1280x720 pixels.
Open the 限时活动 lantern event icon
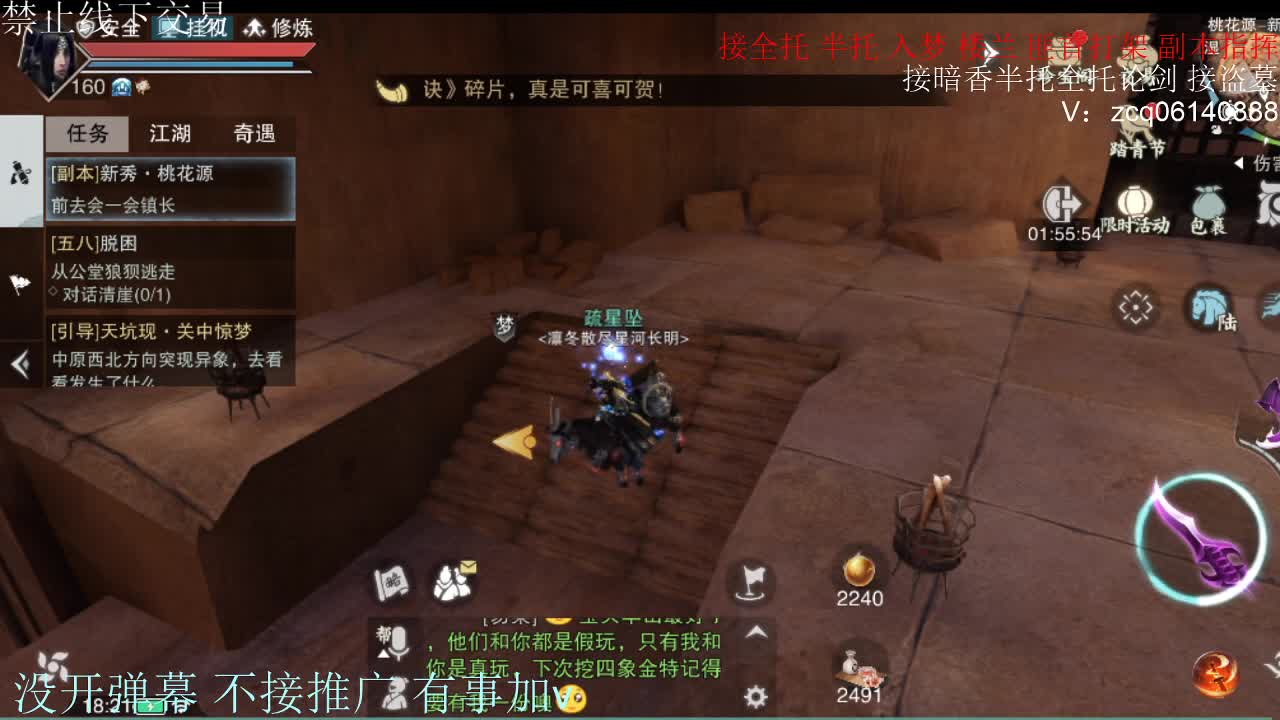(x=1135, y=200)
